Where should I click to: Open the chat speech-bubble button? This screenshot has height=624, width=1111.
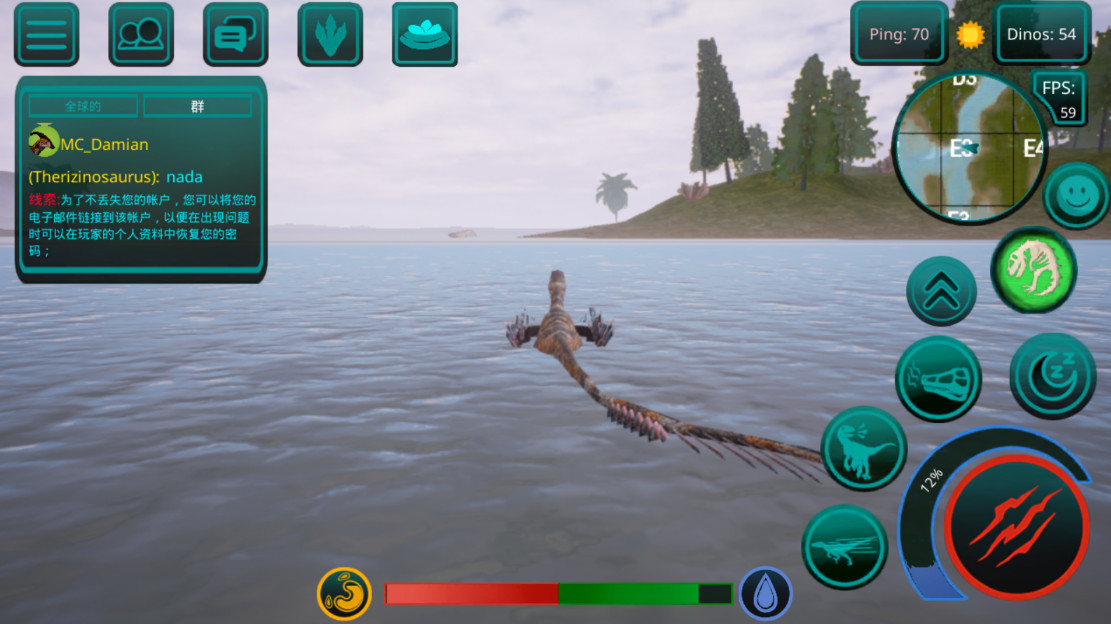coord(235,35)
